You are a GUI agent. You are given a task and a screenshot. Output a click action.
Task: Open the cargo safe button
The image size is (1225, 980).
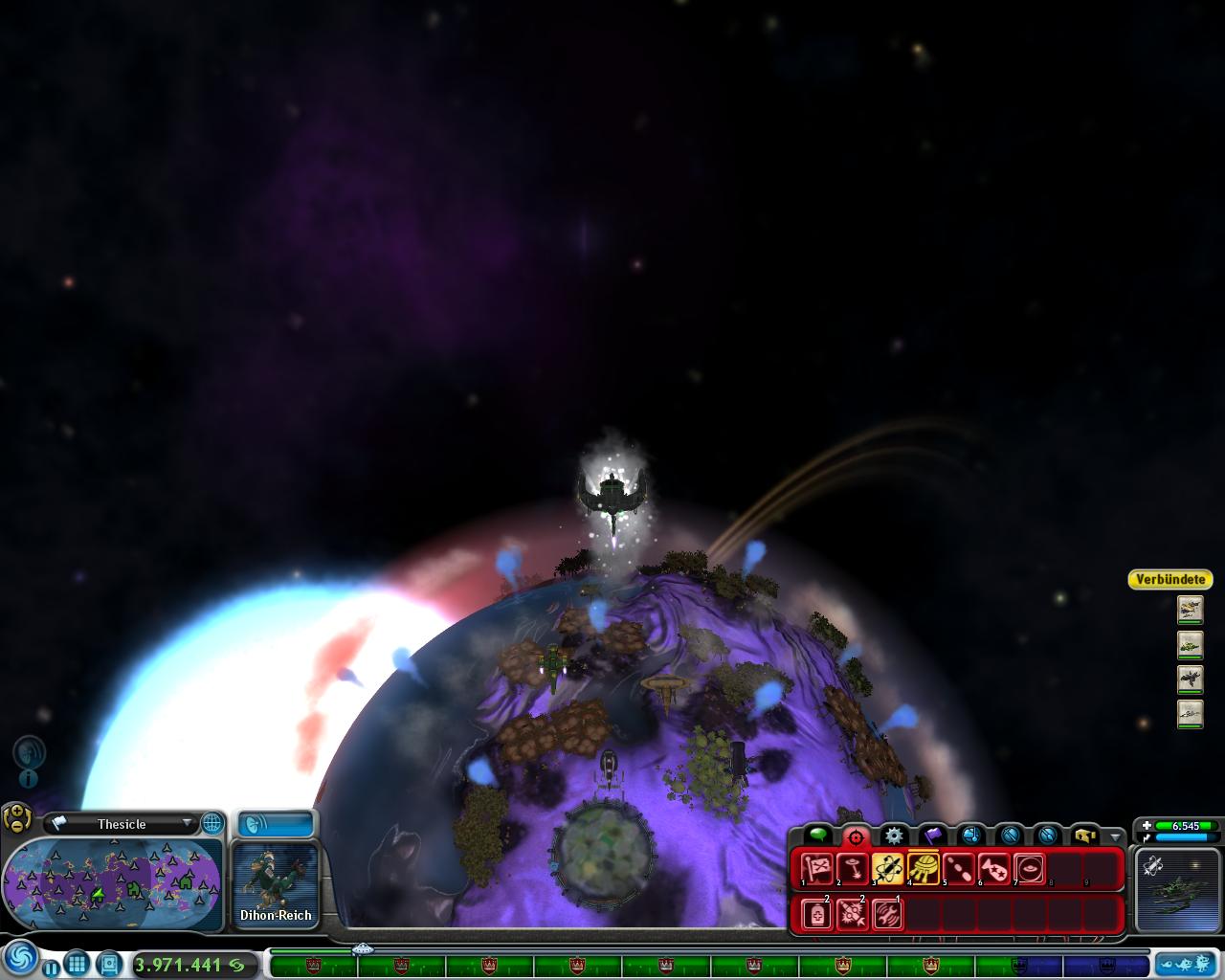(x=108, y=964)
